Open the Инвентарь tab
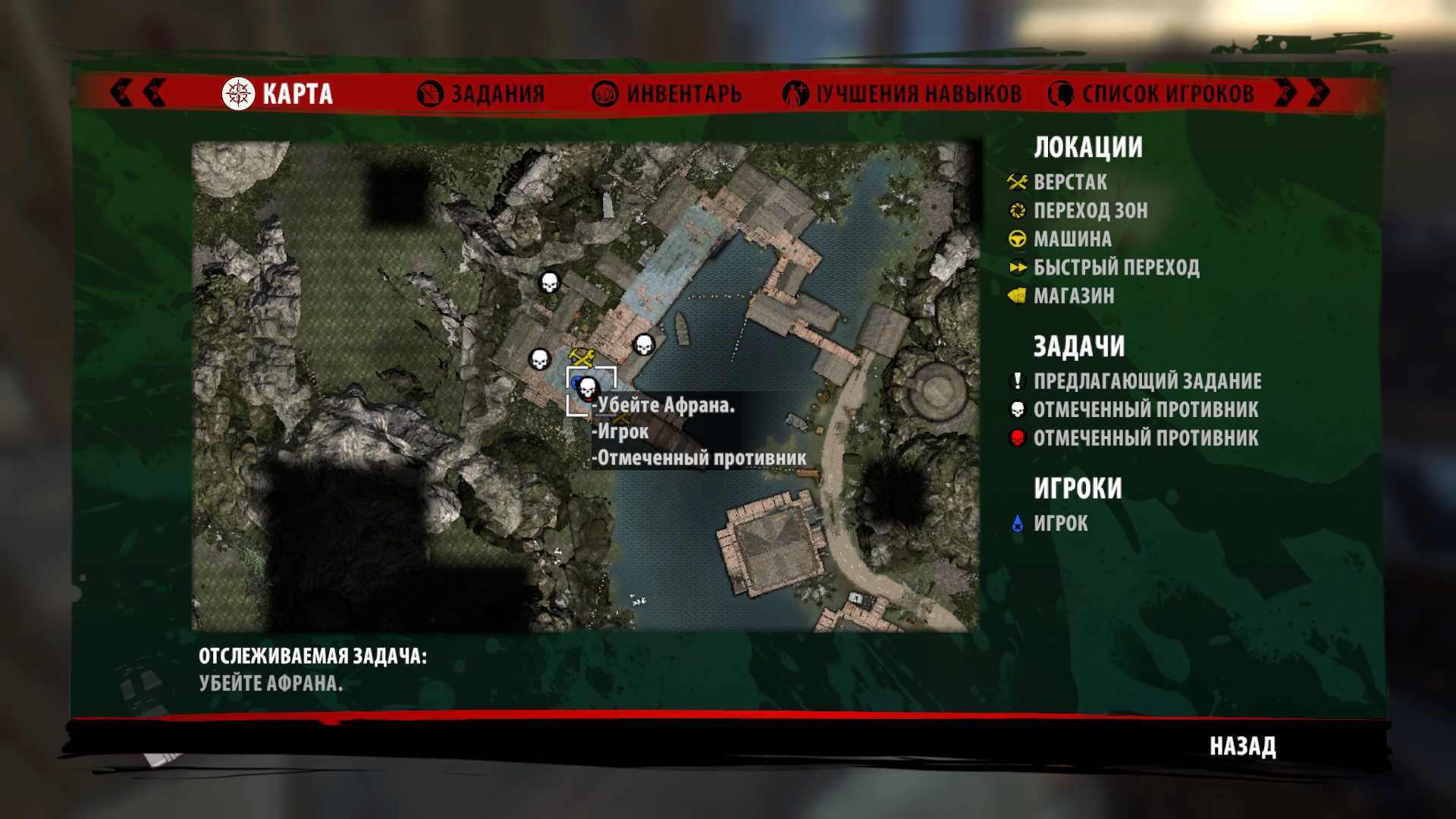The height and width of the screenshot is (819, 1456). [x=667, y=94]
